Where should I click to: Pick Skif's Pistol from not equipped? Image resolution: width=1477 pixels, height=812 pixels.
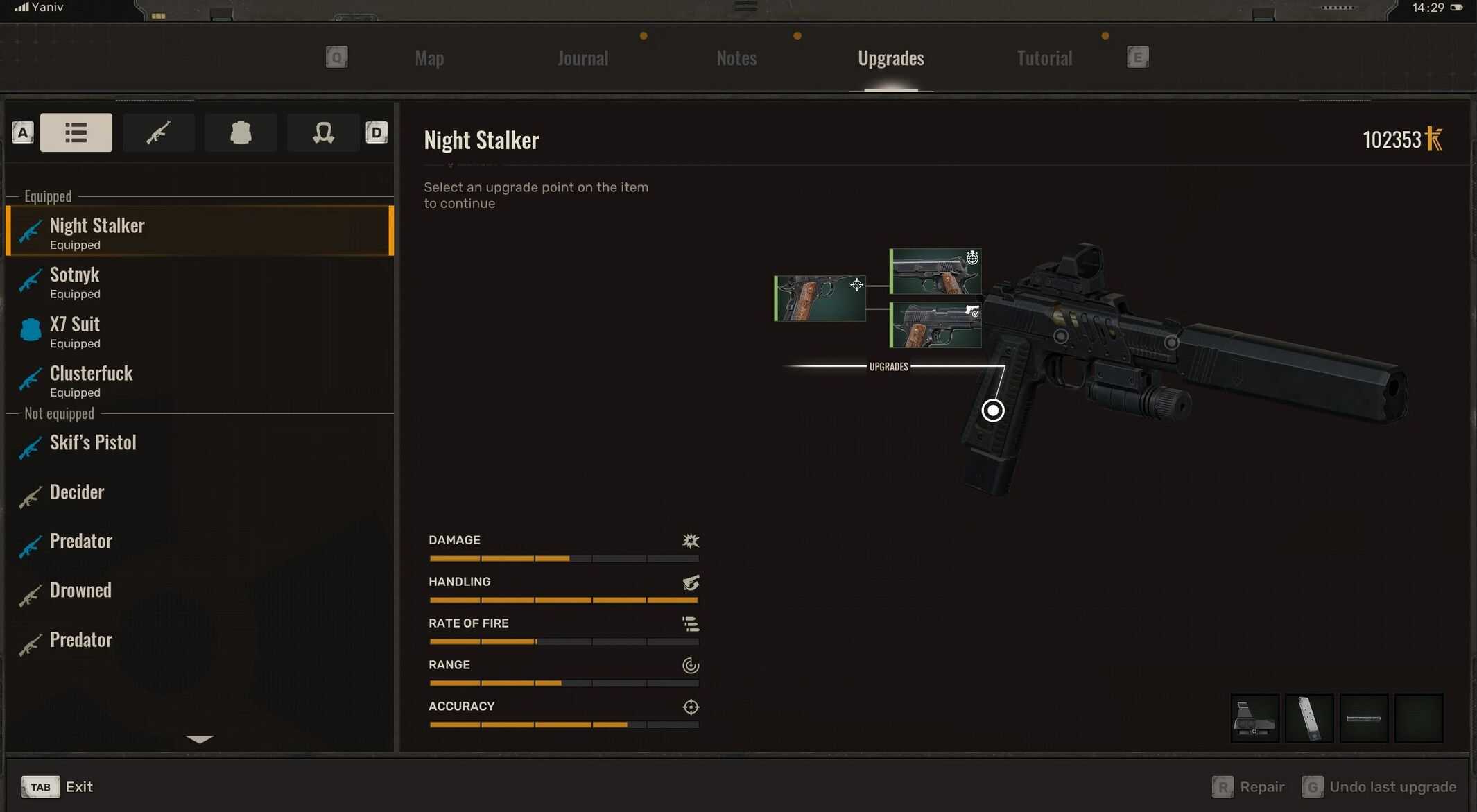point(200,443)
